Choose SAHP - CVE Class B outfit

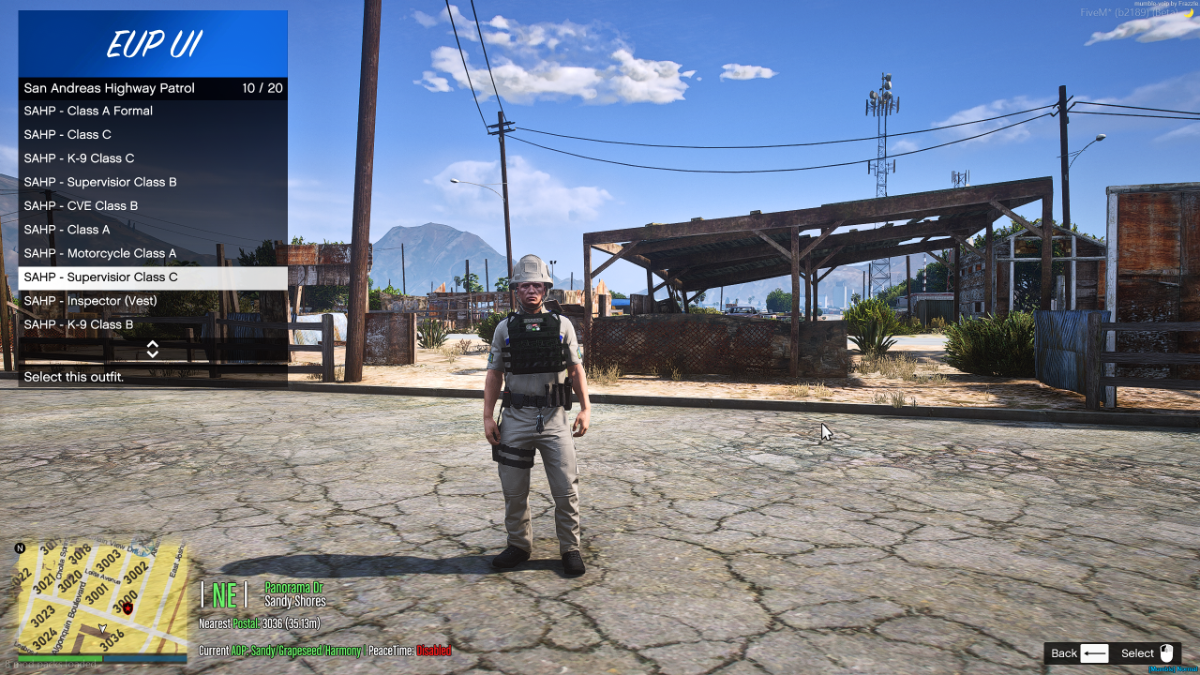tap(152, 206)
